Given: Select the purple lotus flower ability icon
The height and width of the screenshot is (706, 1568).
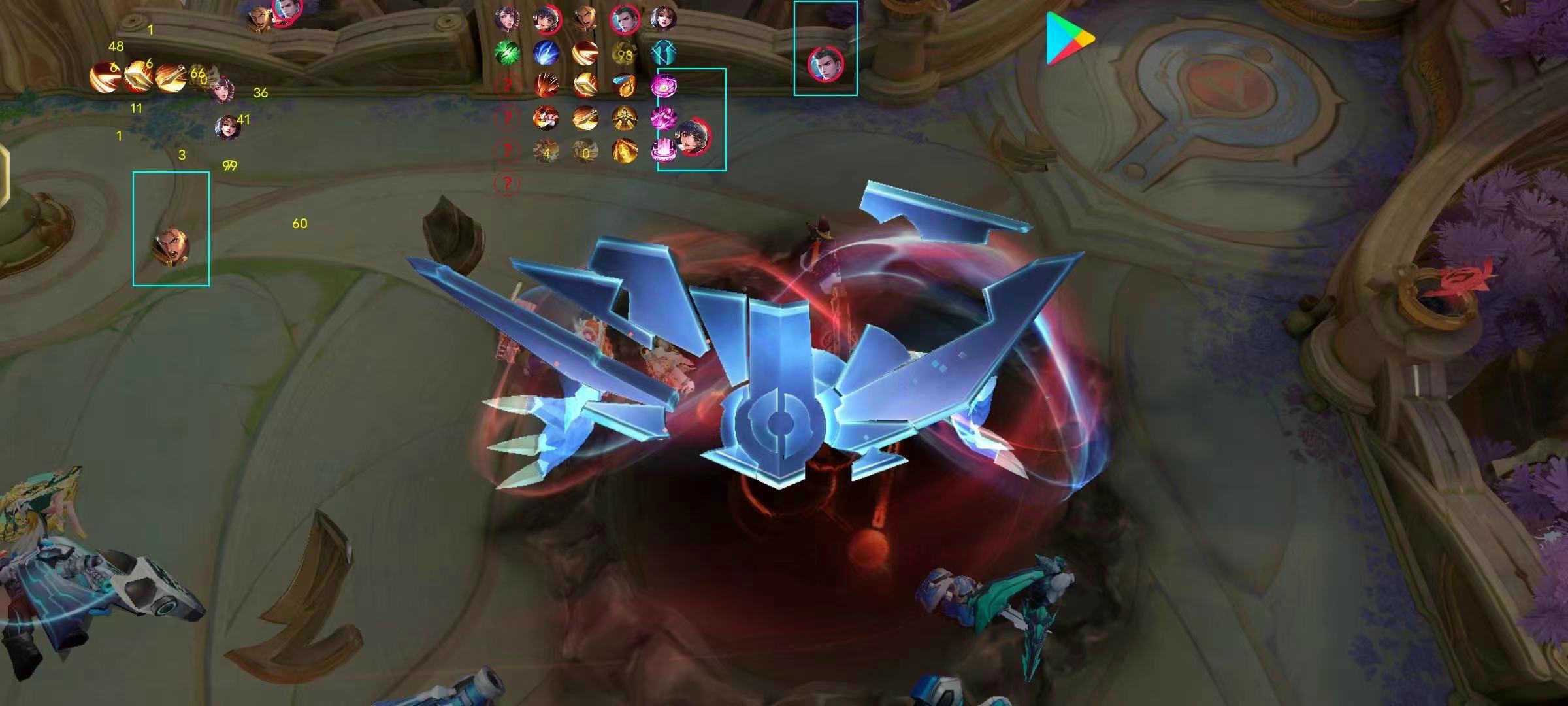Looking at the screenshot, I should click(665, 85).
